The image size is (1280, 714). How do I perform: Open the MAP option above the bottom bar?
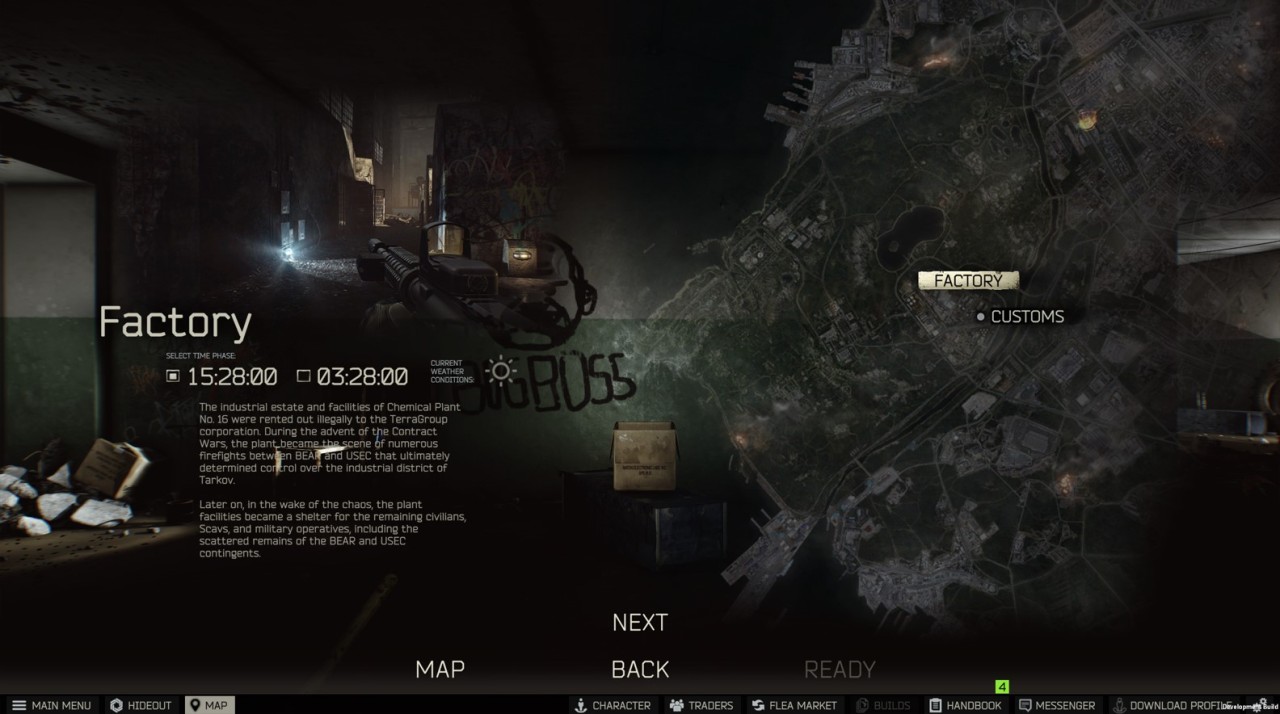pyautogui.click(x=440, y=669)
